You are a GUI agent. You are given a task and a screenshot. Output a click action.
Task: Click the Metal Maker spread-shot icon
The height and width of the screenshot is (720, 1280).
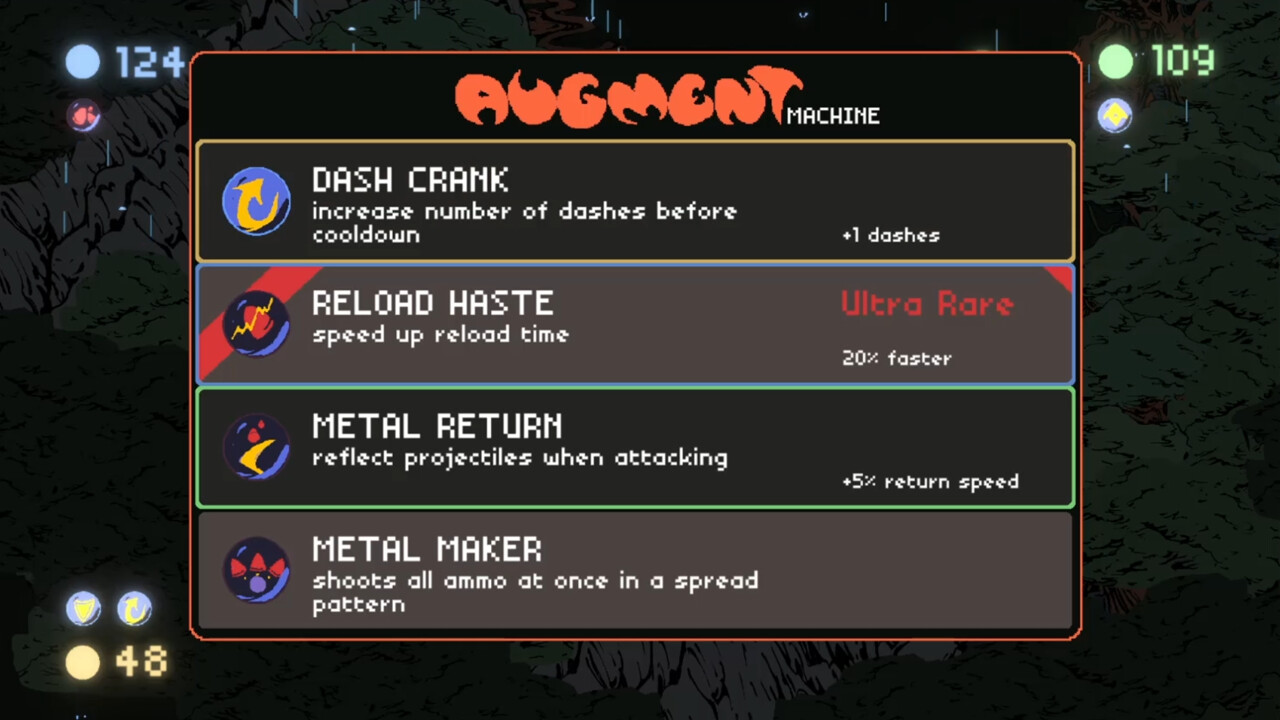(257, 570)
